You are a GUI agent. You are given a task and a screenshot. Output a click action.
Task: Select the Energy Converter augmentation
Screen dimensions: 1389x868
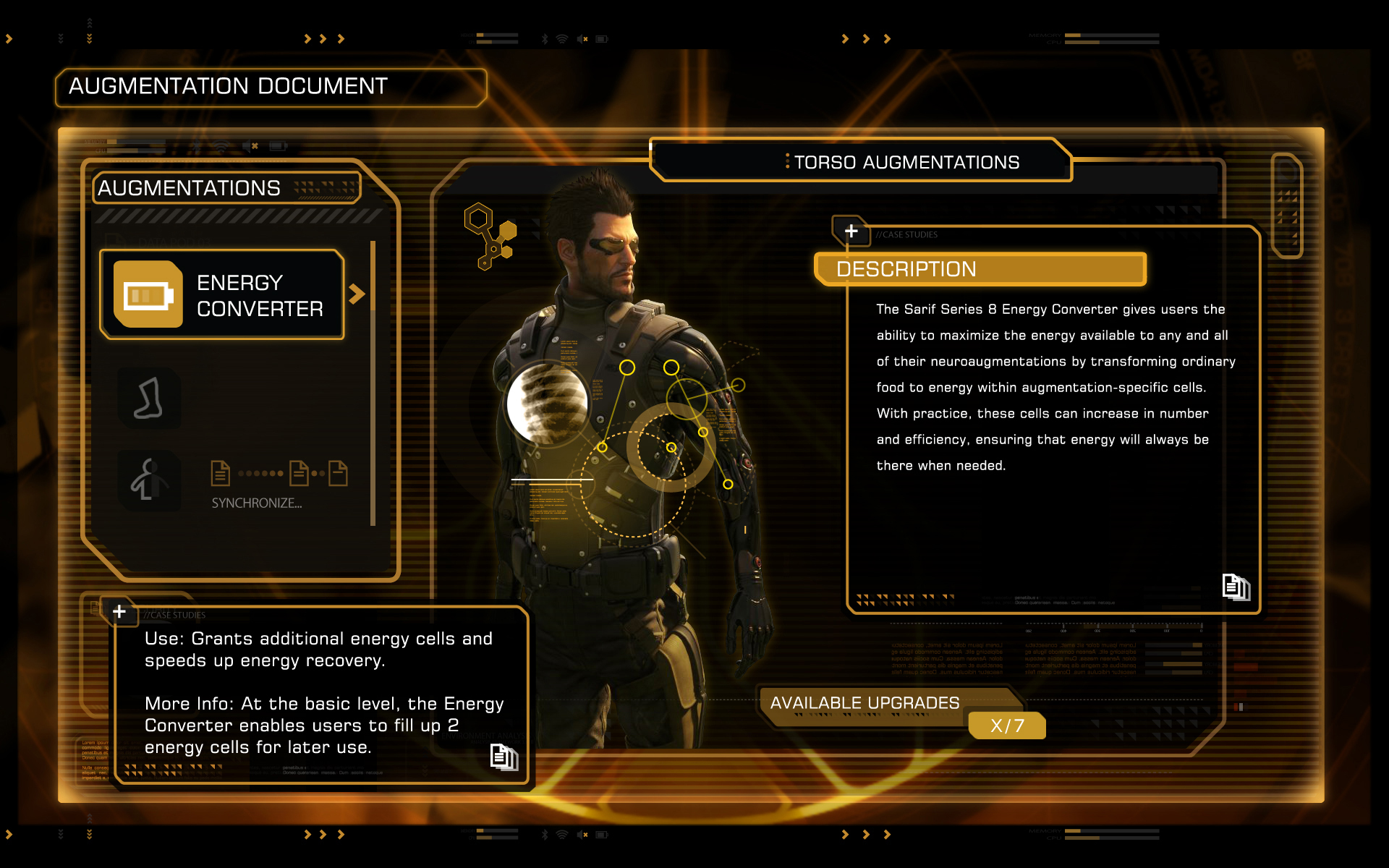221,294
